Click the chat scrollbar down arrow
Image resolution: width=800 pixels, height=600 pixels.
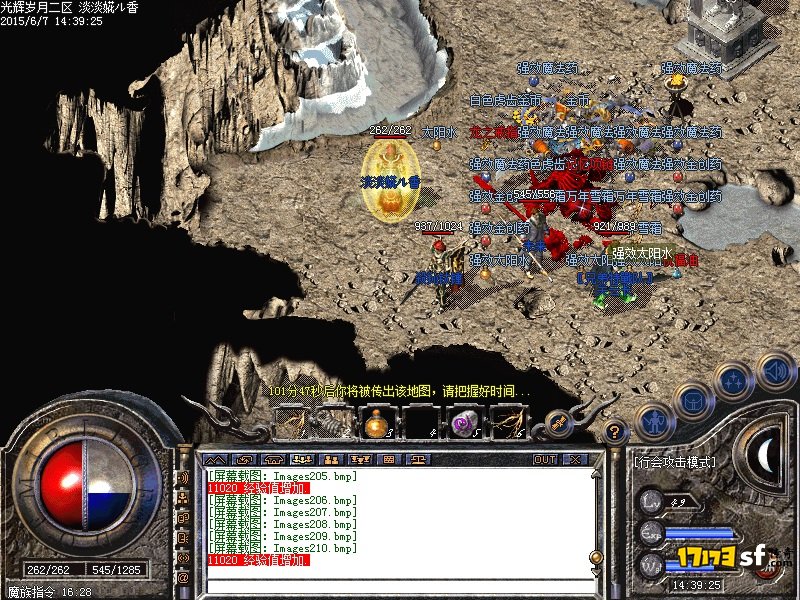[596, 571]
